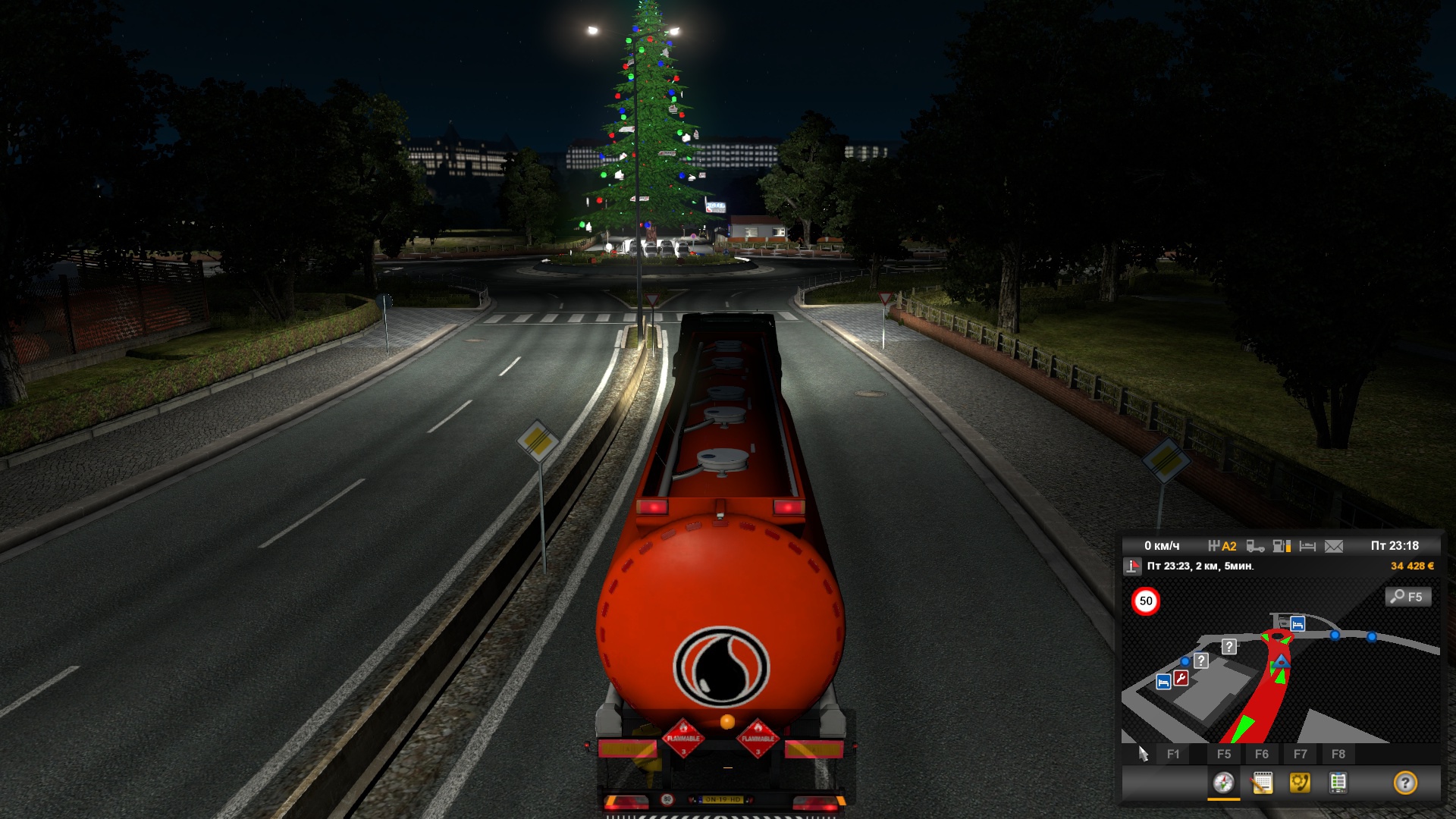
Task: Click the mouse cursor mode icon
Action: (x=1143, y=754)
